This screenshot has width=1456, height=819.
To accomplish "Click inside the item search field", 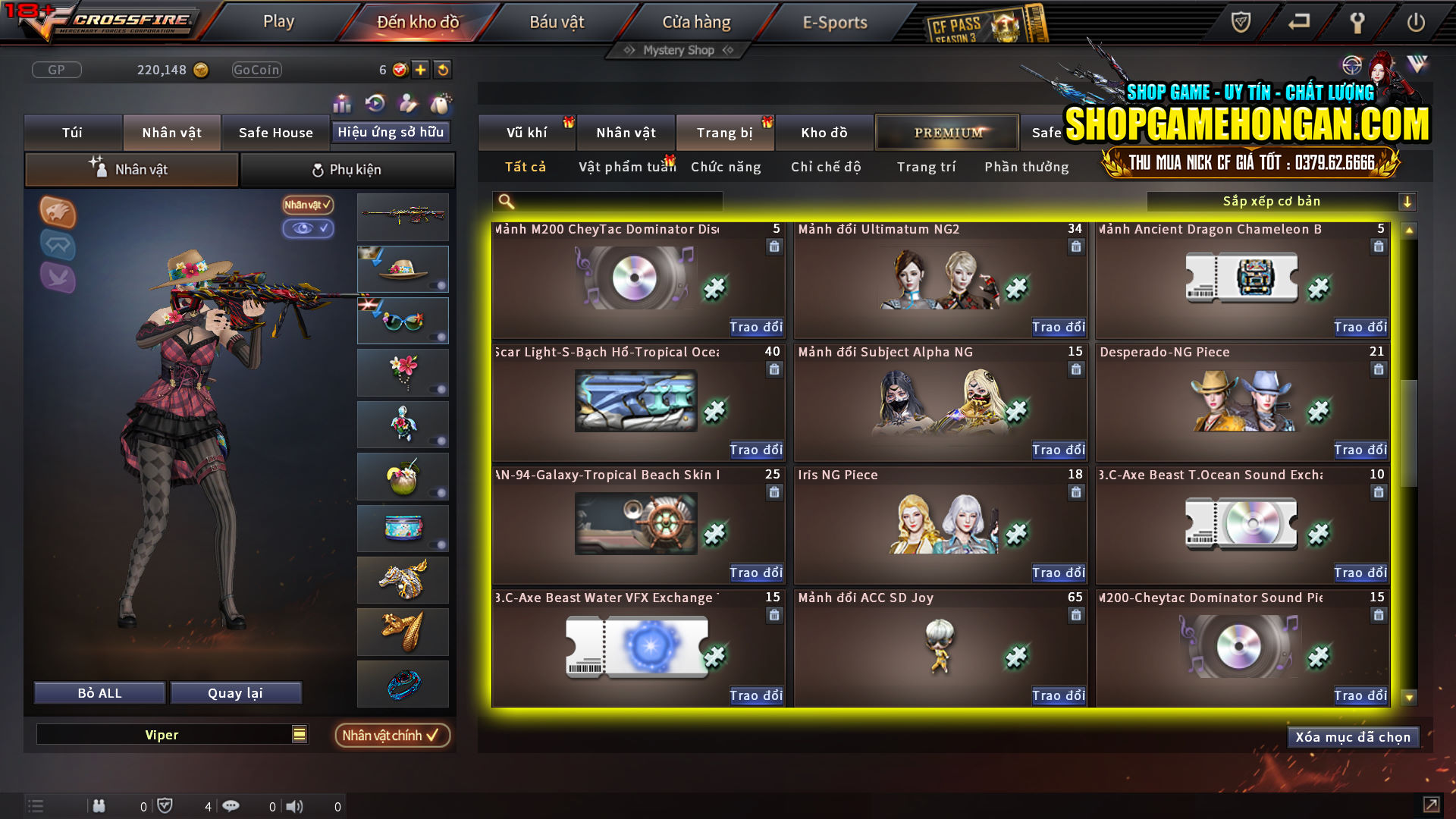I will (607, 202).
